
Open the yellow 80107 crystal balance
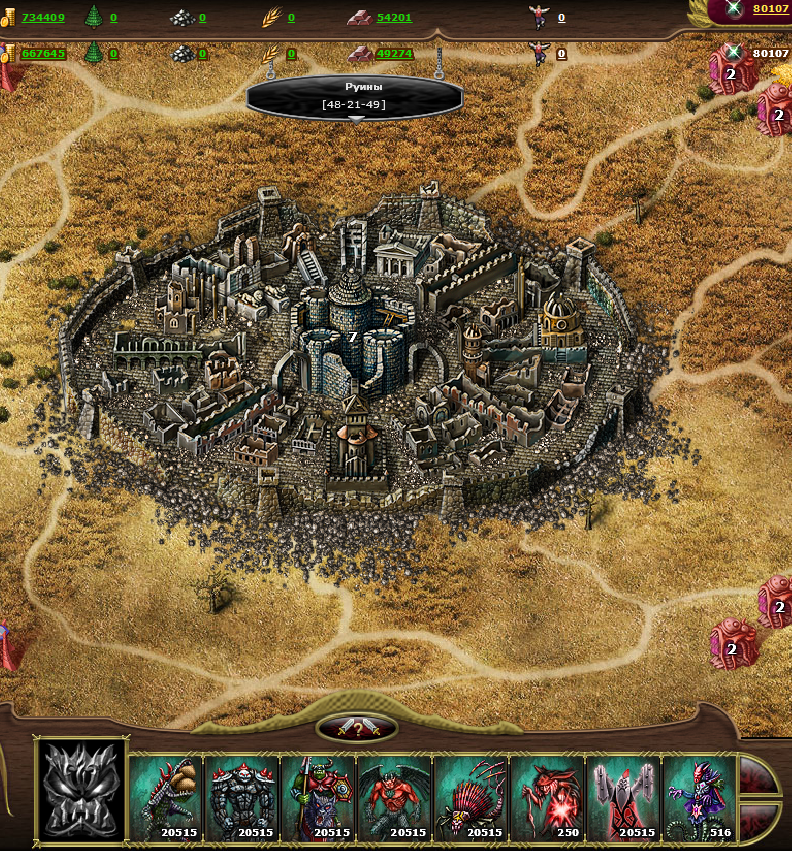click(x=770, y=9)
